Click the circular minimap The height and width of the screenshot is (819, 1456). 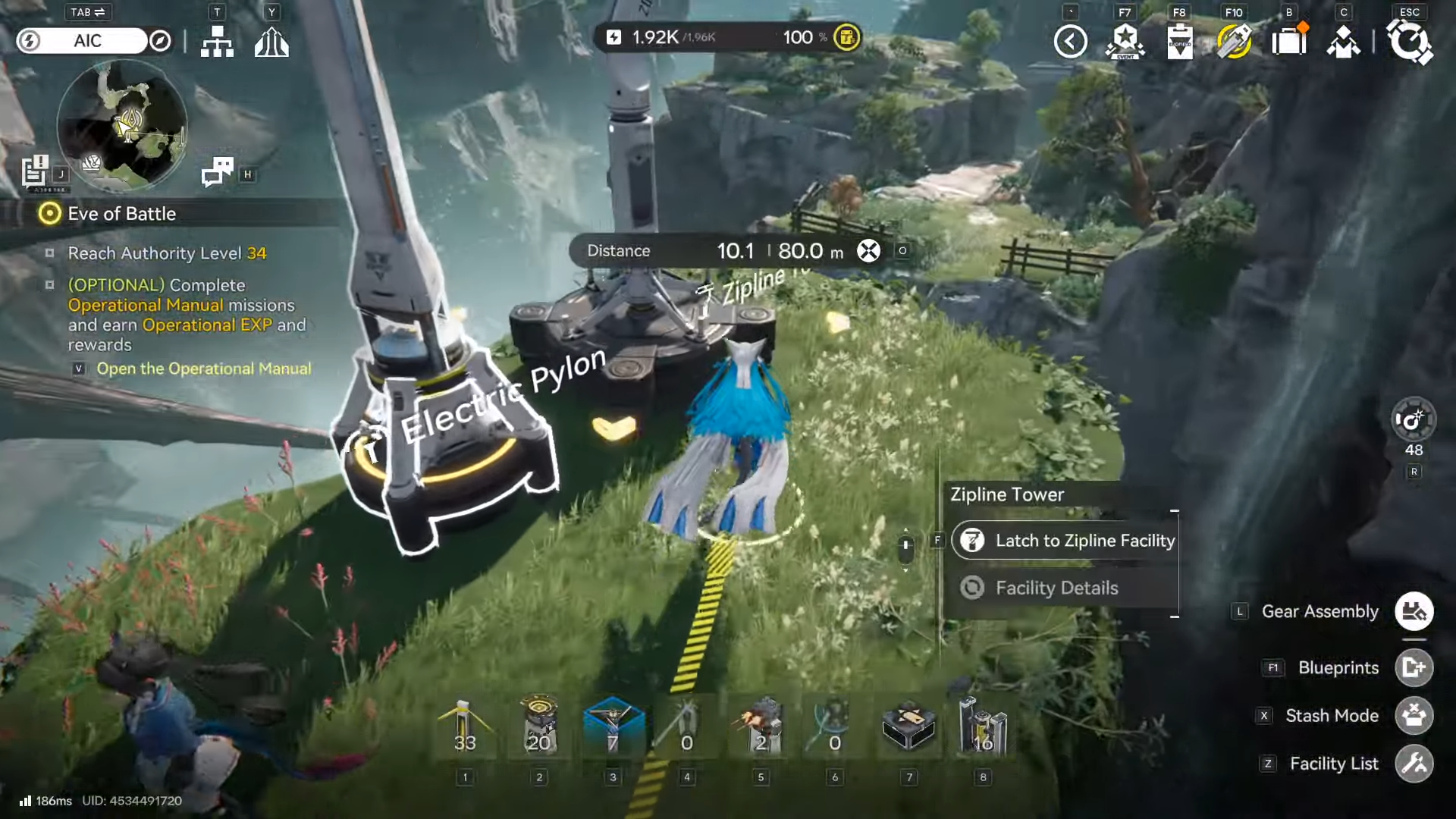point(122,125)
